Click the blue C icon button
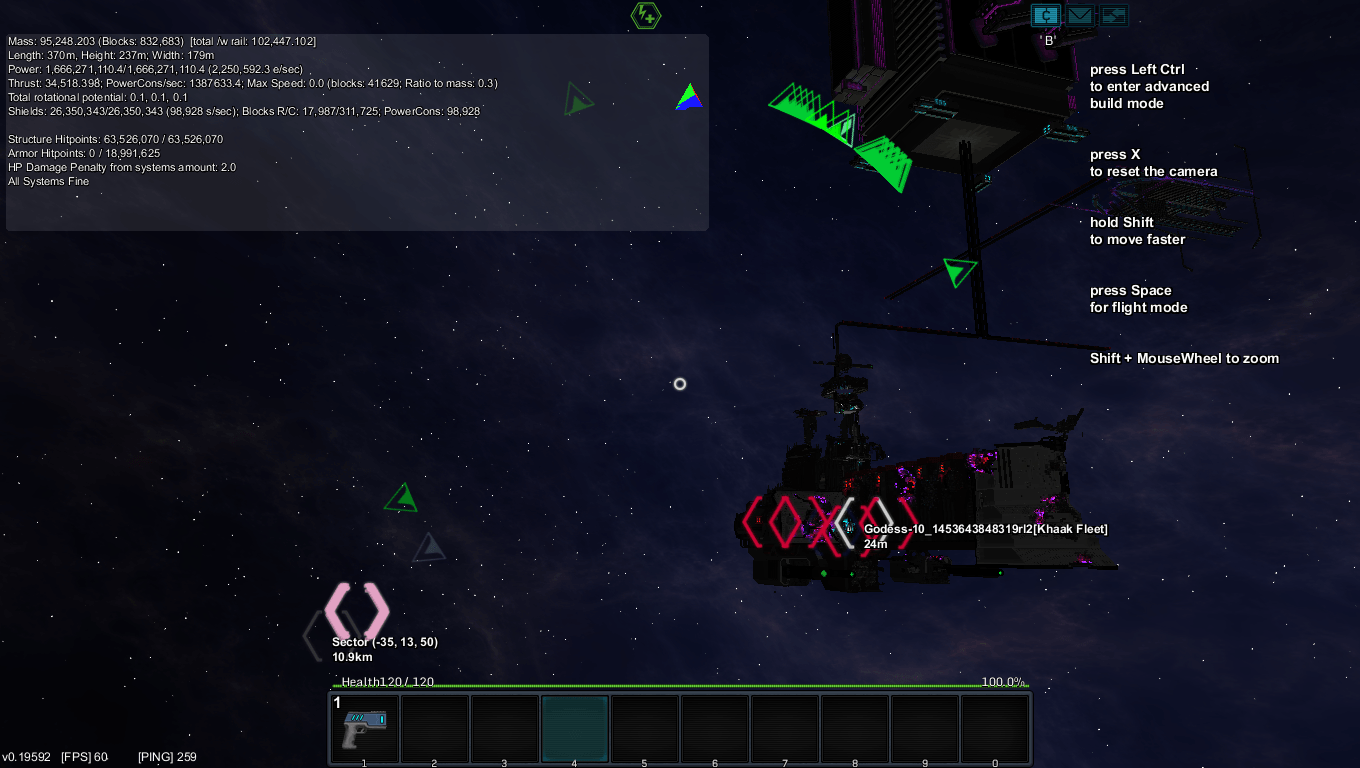 click(1045, 15)
